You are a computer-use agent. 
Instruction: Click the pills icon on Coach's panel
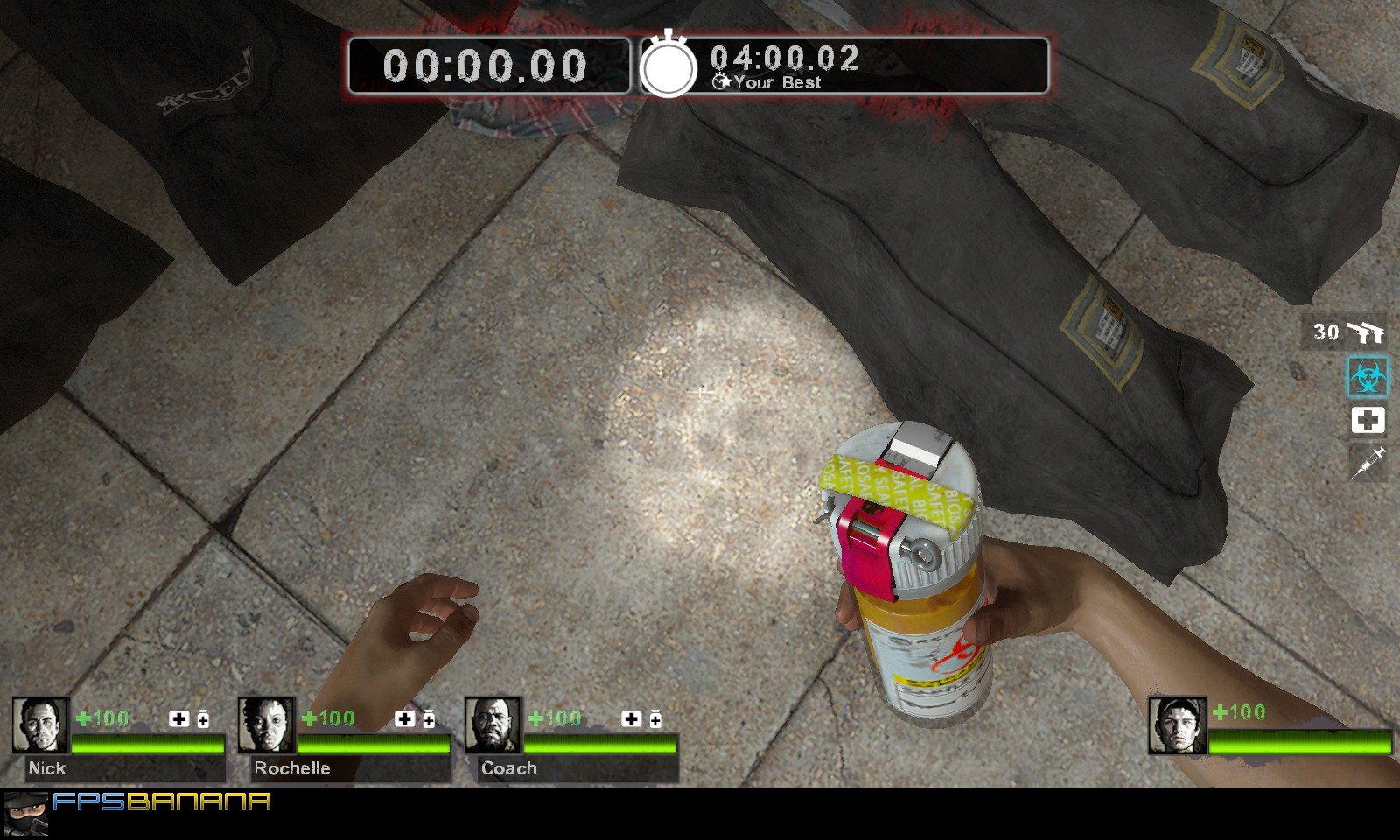point(654,719)
